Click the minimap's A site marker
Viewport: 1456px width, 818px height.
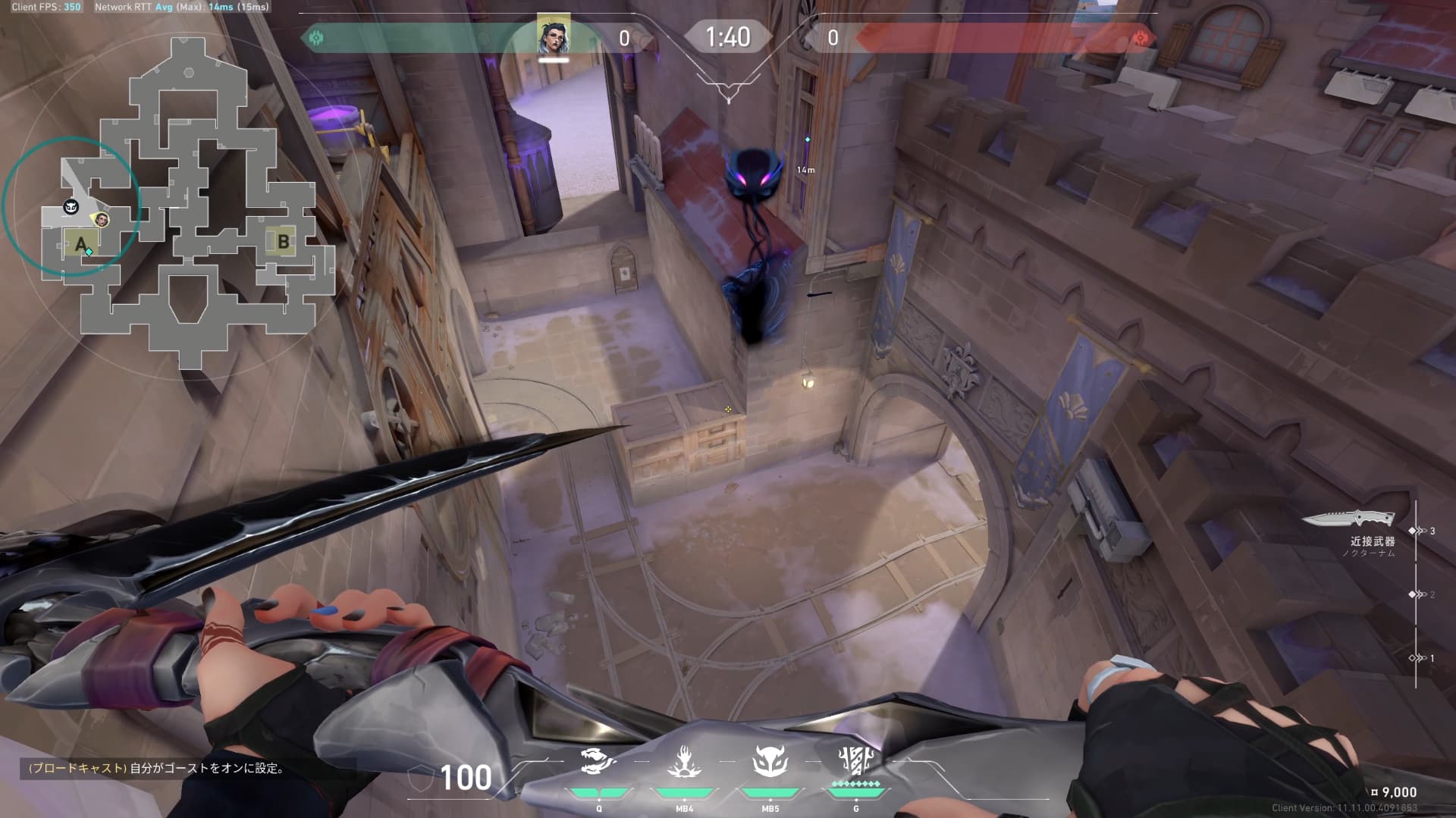(x=80, y=244)
